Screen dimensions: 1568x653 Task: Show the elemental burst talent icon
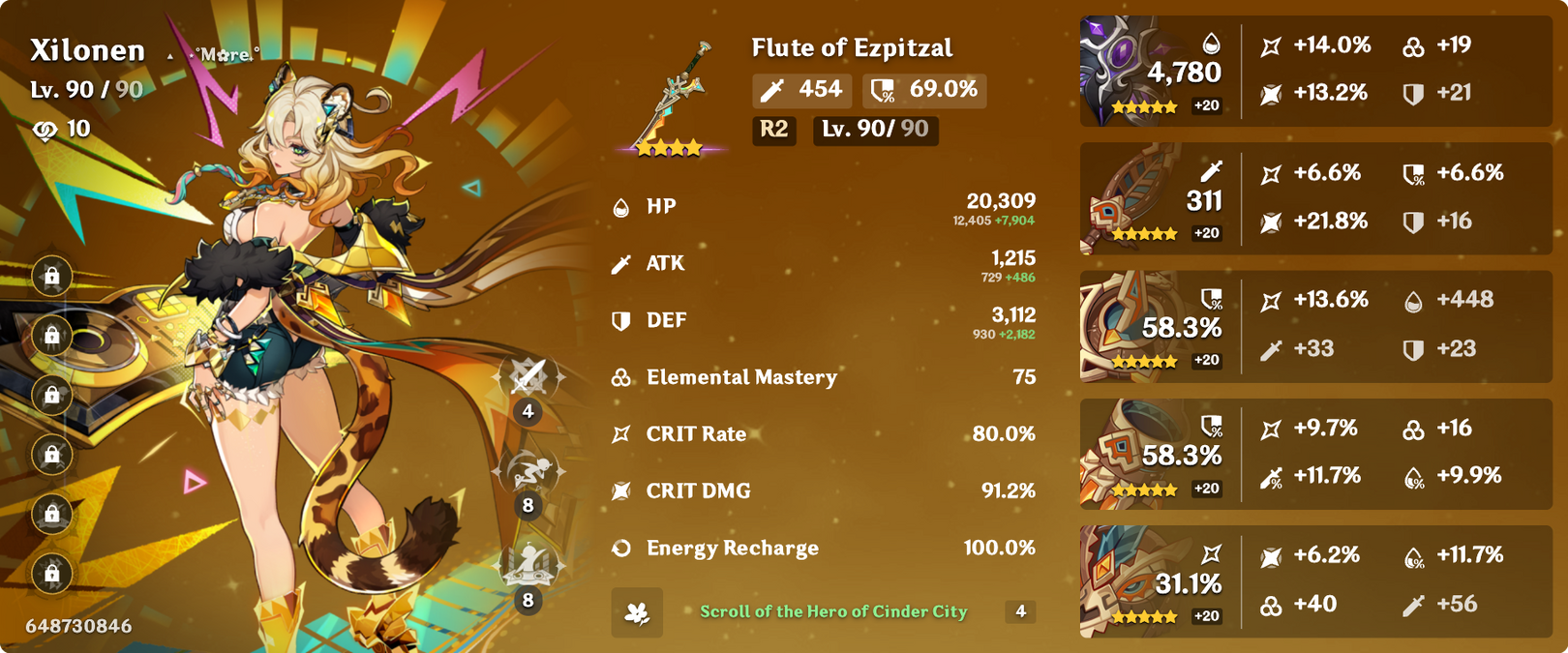pos(528,565)
